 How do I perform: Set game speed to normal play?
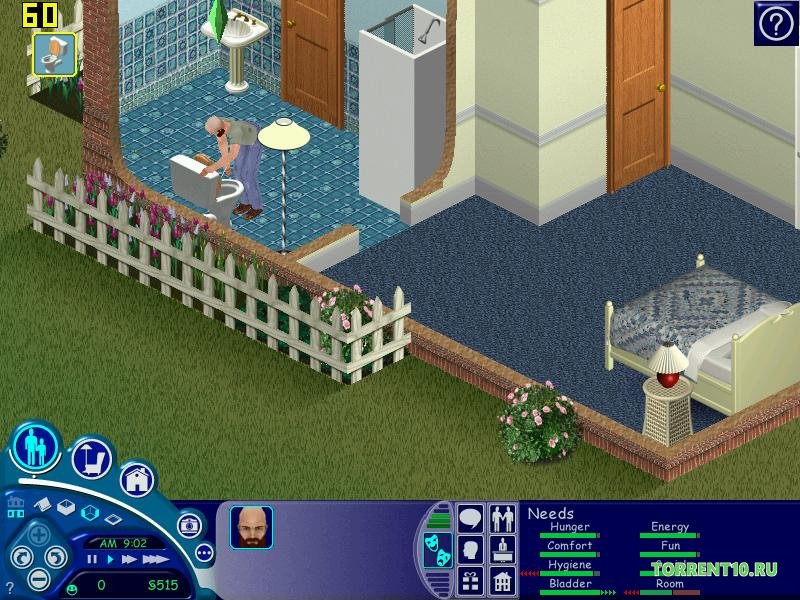(109, 560)
